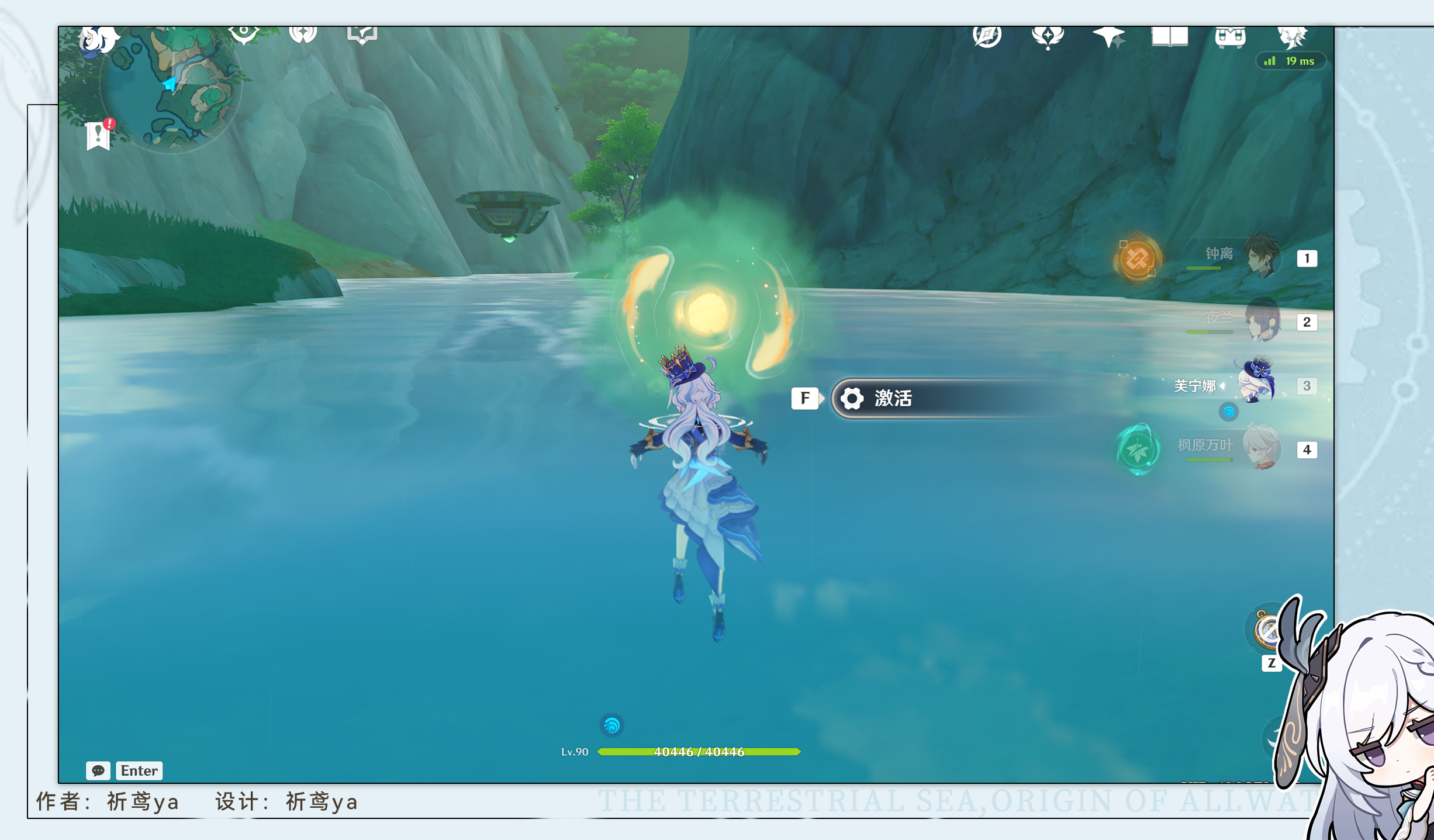Open the Archive book
This screenshot has width=1434, height=840.
(1169, 36)
